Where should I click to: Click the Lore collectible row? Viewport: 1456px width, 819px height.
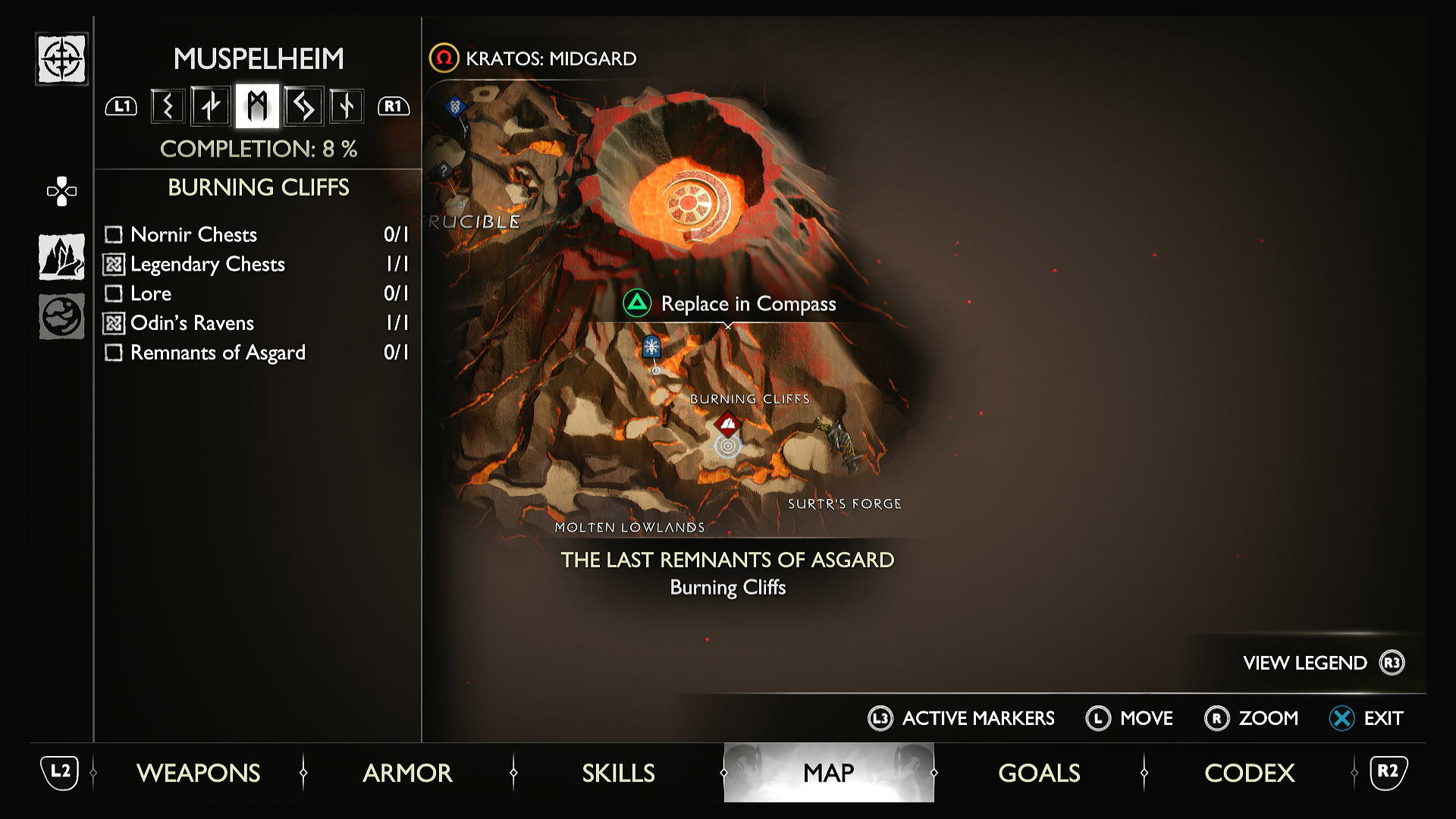[256, 293]
